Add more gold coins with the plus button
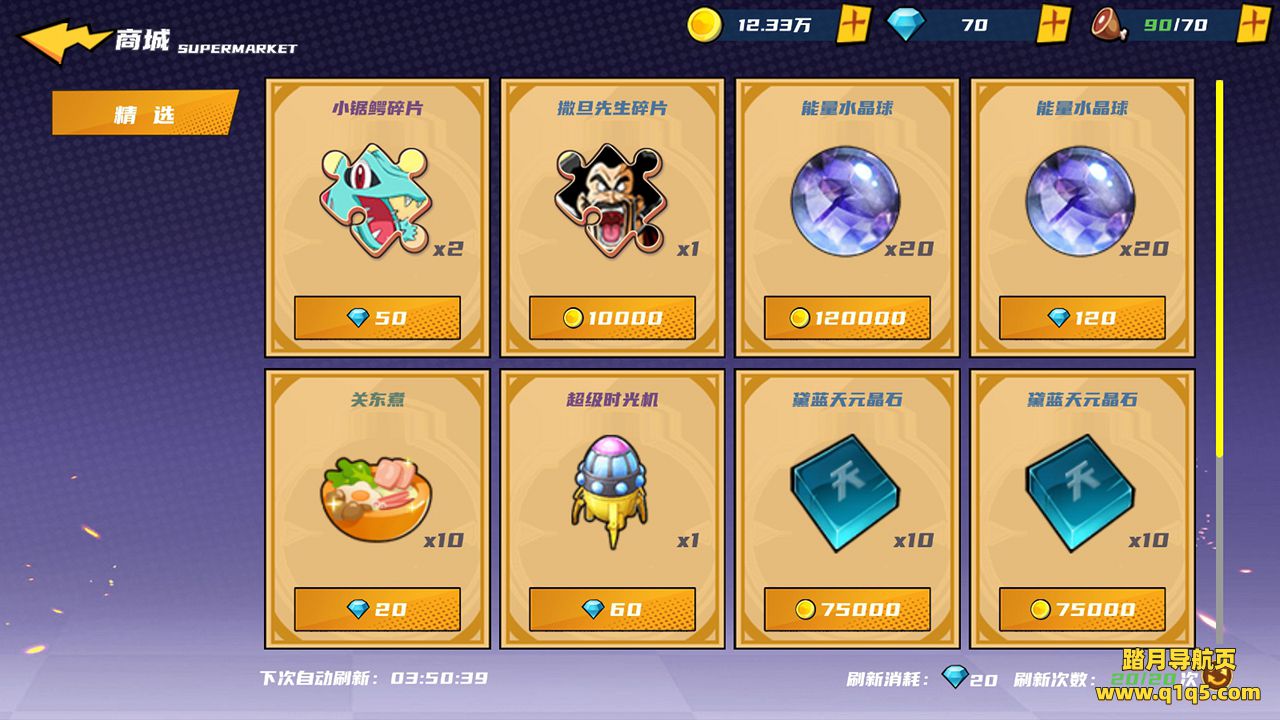This screenshot has width=1280, height=720. (x=852, y=24)
